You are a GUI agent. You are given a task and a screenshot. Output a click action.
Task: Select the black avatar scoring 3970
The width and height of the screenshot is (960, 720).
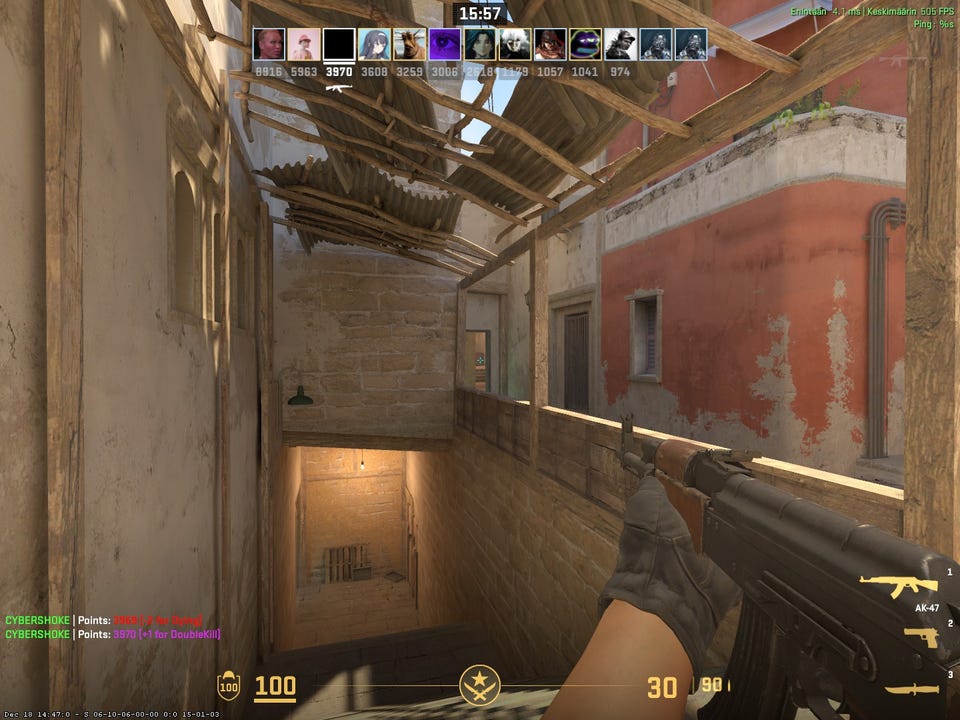pos(340,44)
